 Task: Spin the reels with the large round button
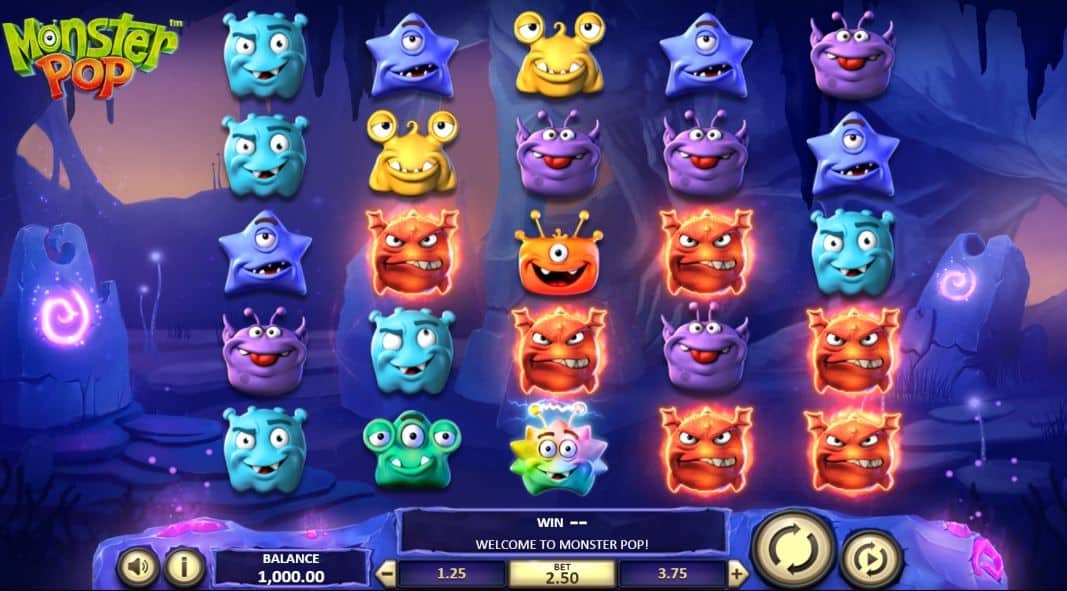[x=791, y=549]
